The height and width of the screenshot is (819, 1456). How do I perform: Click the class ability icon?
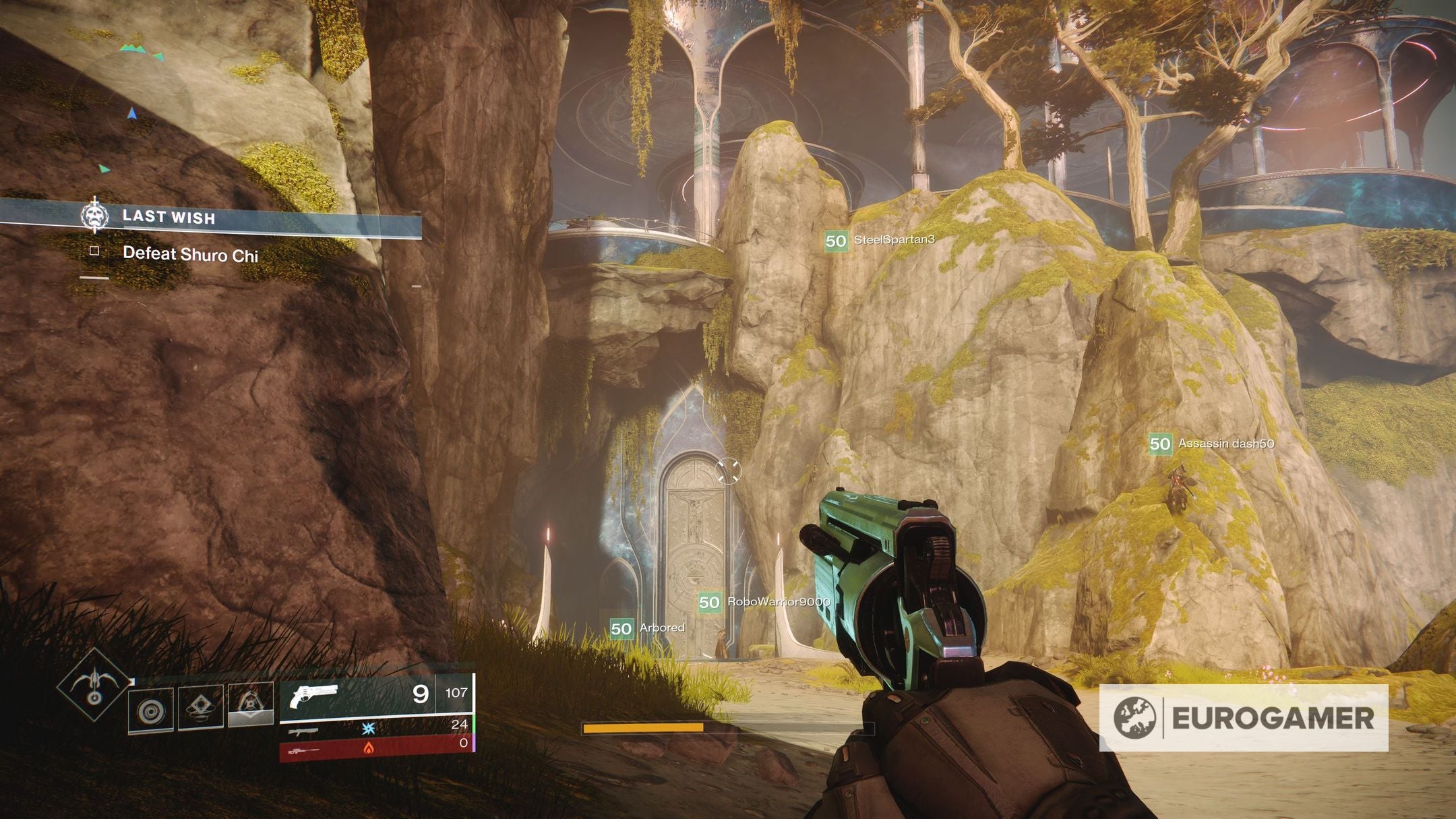tap(251, 705)
